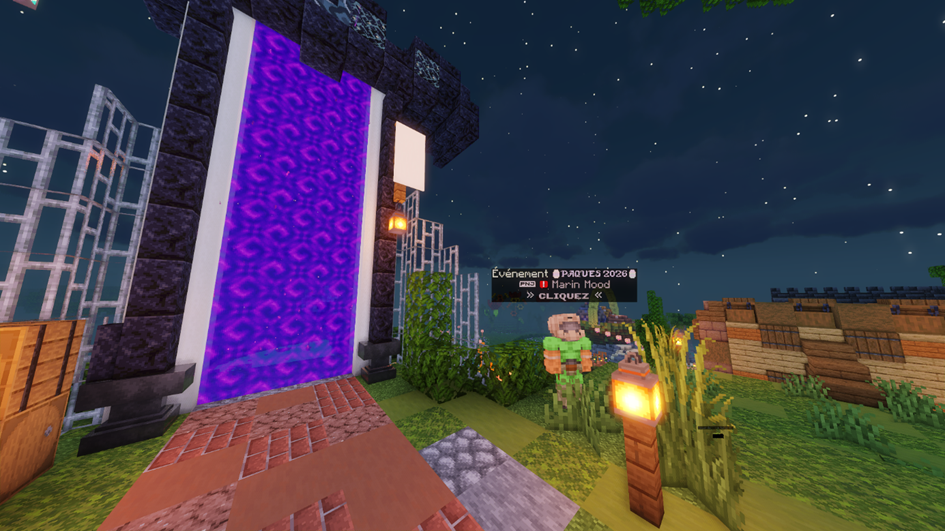Click the CLIQUEZ prompt under Marin Mood

click(x=564, y=296)
